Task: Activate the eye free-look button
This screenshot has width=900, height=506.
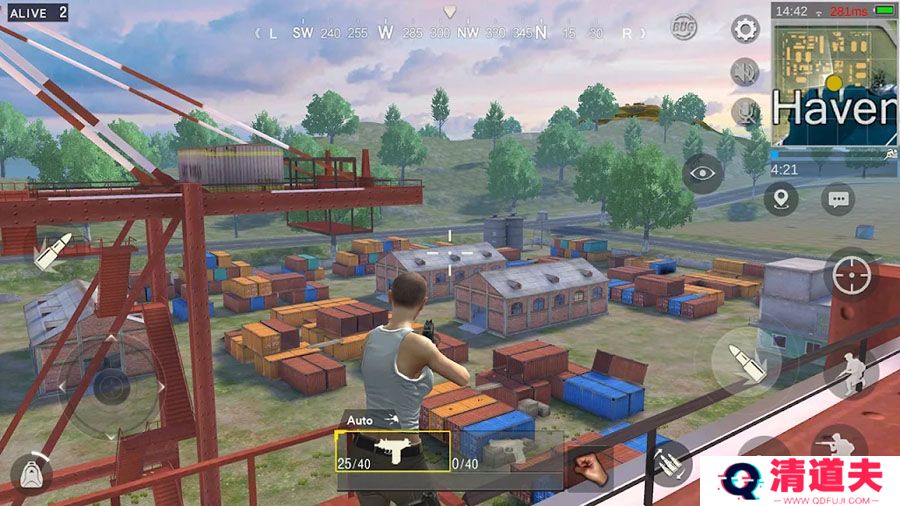Action: click(x=703, y=174)
